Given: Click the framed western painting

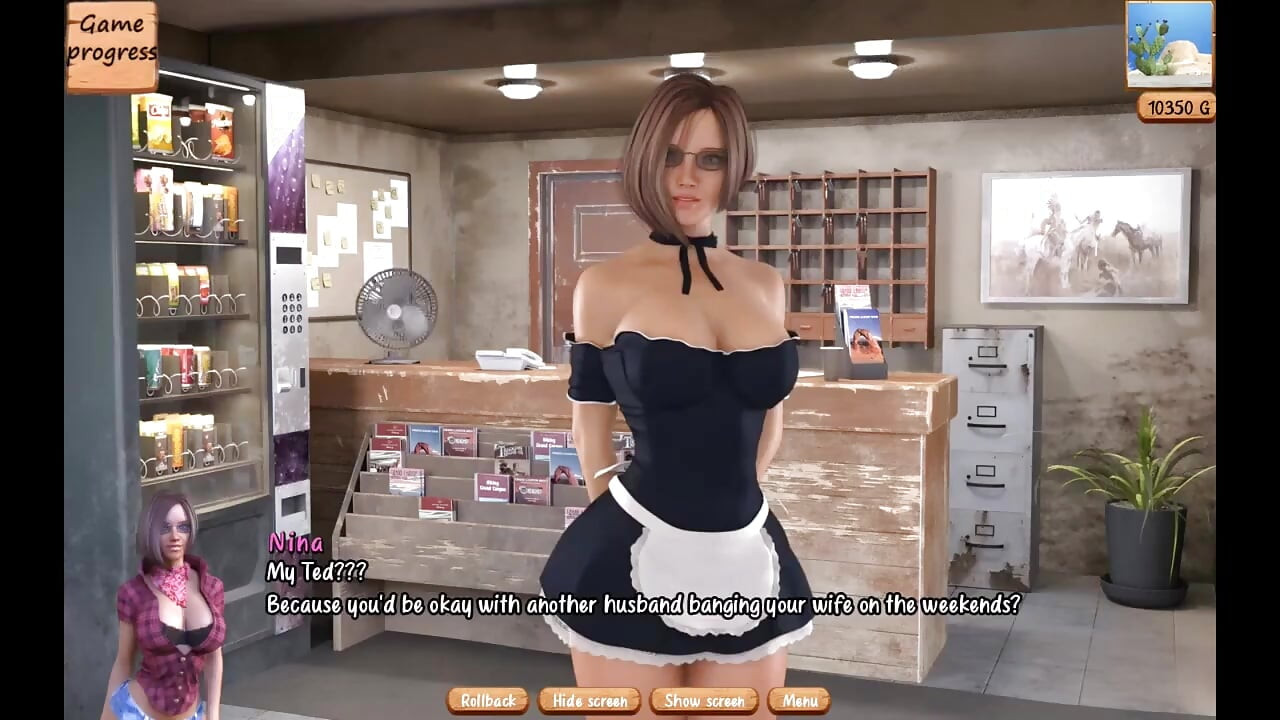Looking at the screenshot, I should 1075,235.
